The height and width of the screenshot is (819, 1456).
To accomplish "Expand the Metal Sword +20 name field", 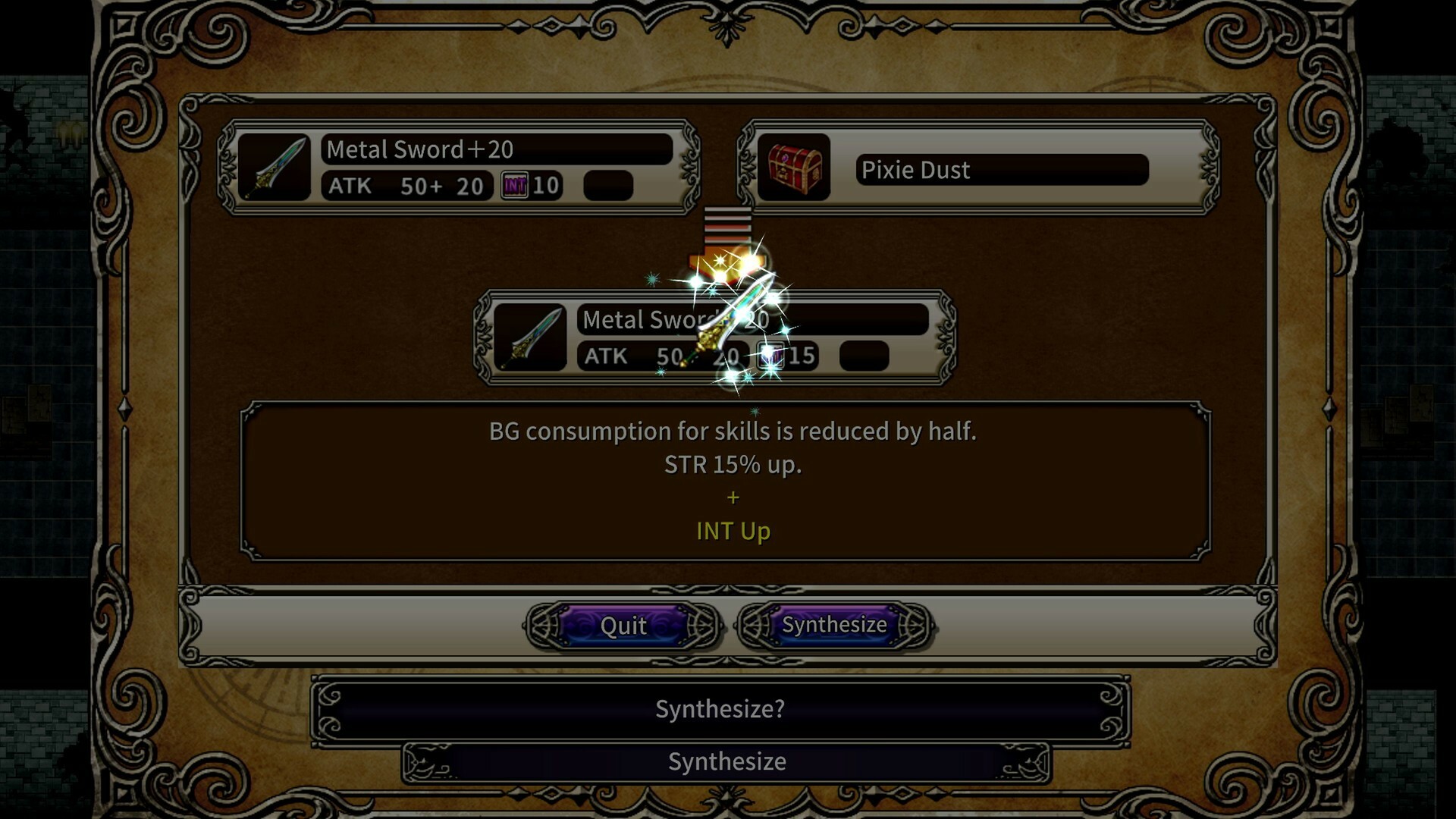I will tap(497, 149).
